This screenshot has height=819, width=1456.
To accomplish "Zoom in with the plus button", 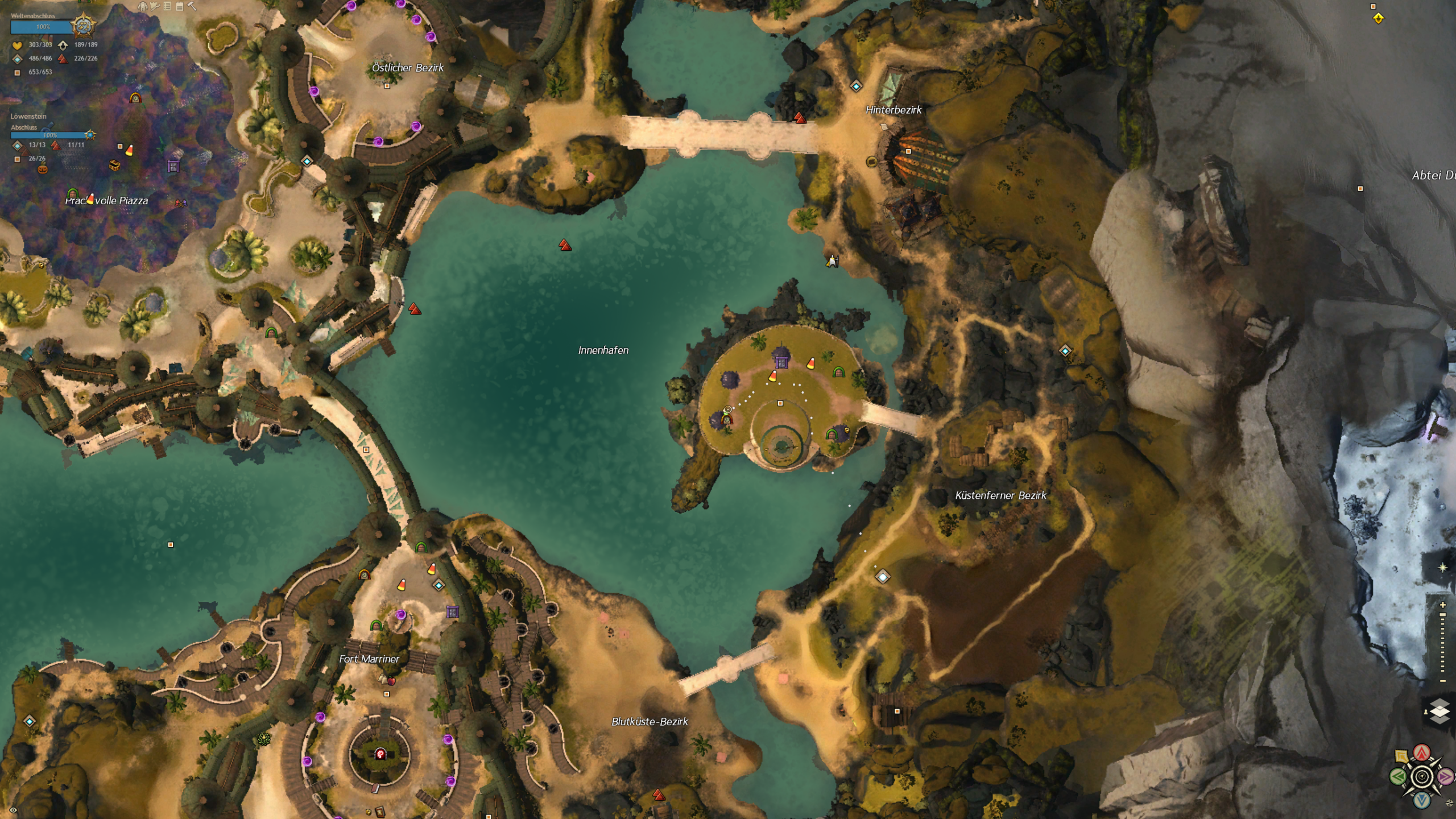I will (1443, 605).
